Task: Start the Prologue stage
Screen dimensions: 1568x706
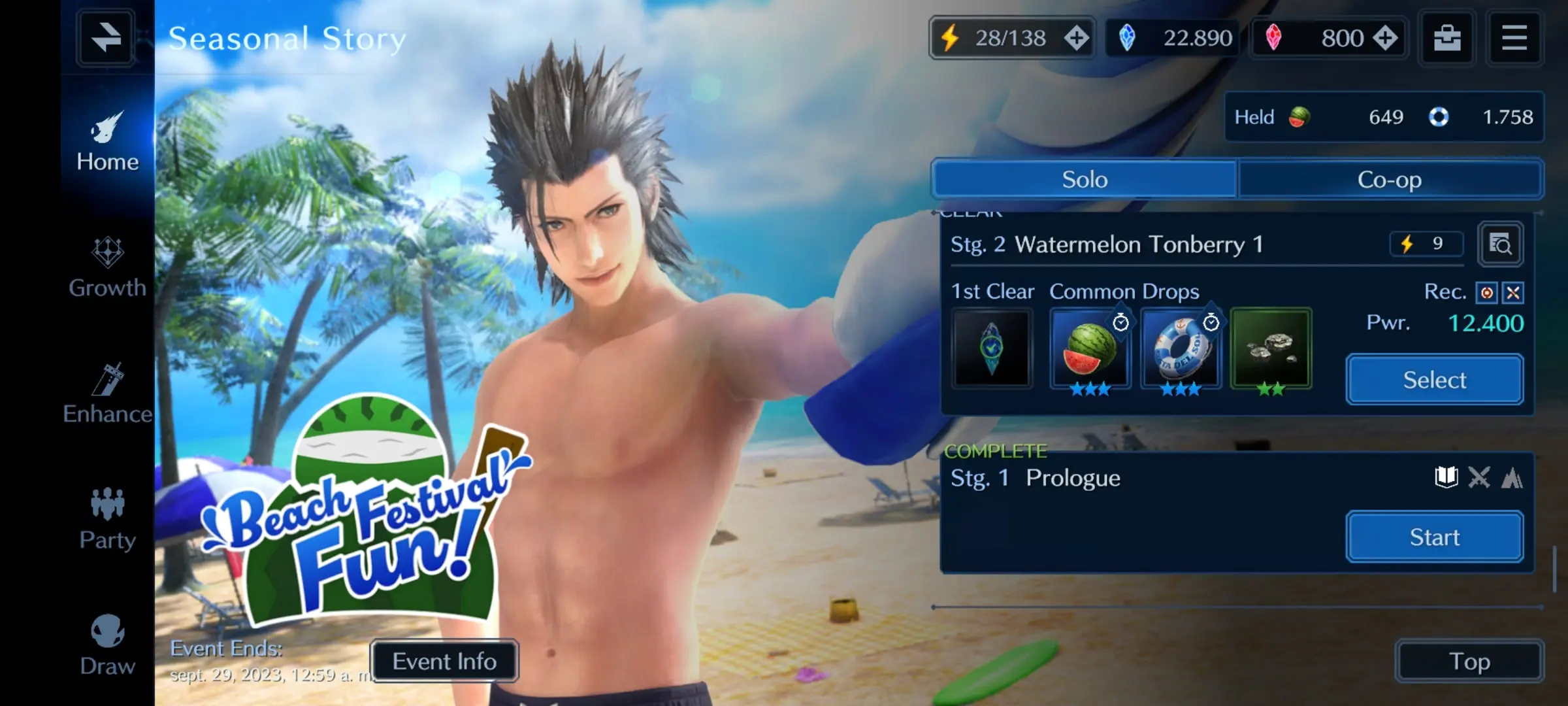Action: (x=1435, y=537)
